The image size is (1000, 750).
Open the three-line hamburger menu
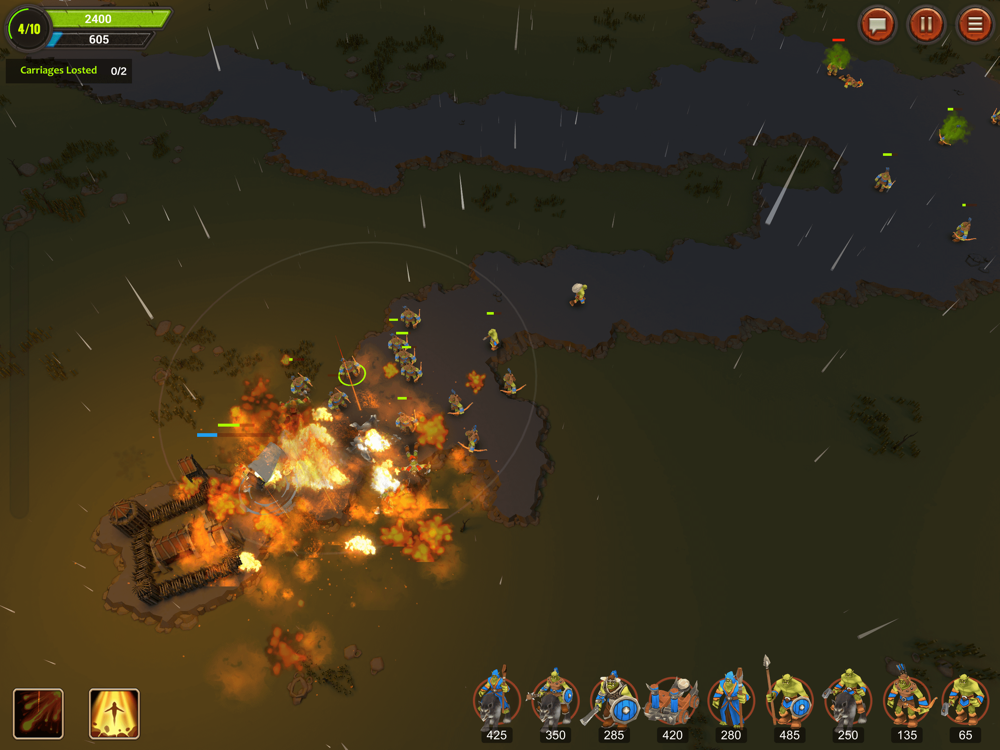(x=974, y=24)
